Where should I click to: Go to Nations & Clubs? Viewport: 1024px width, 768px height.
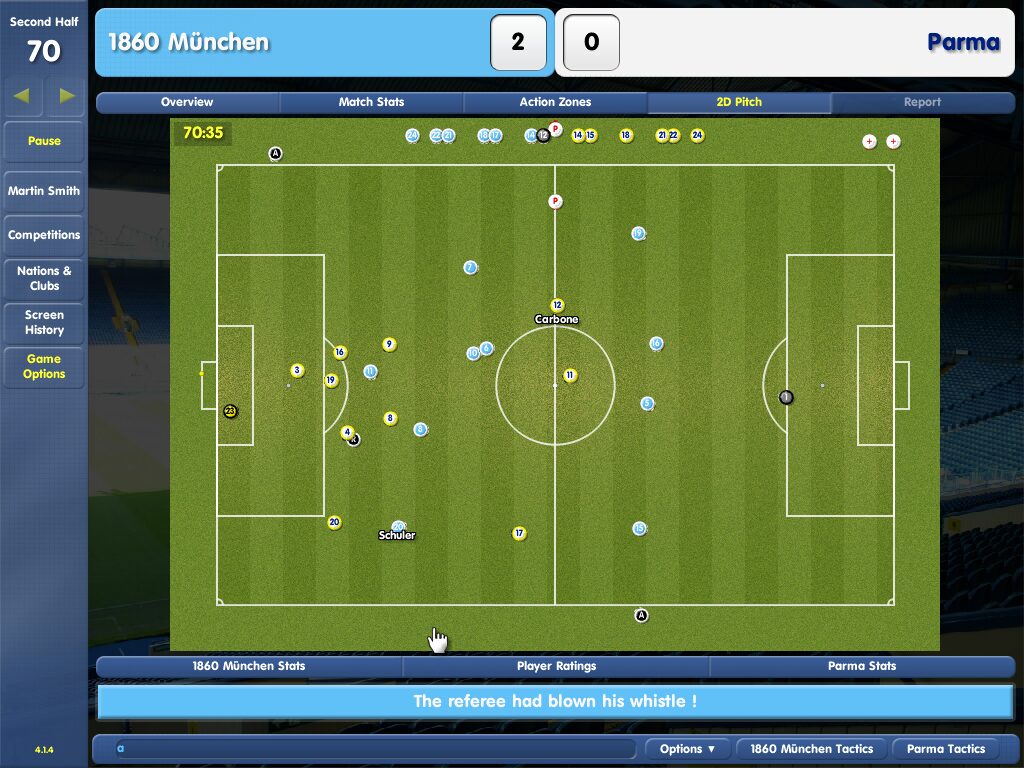(44, 278)
